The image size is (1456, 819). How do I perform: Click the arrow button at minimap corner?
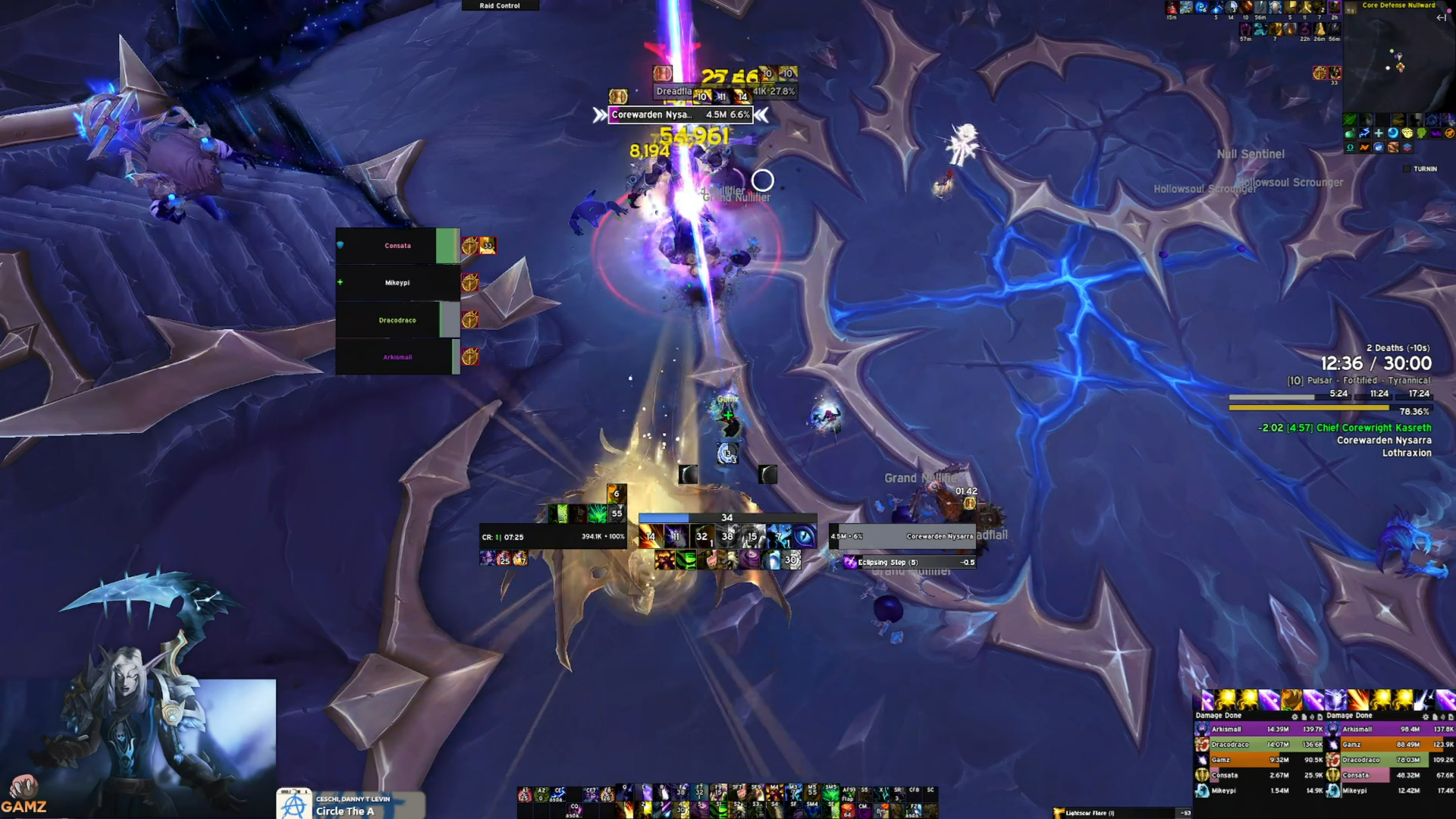tap(1442, 17)
